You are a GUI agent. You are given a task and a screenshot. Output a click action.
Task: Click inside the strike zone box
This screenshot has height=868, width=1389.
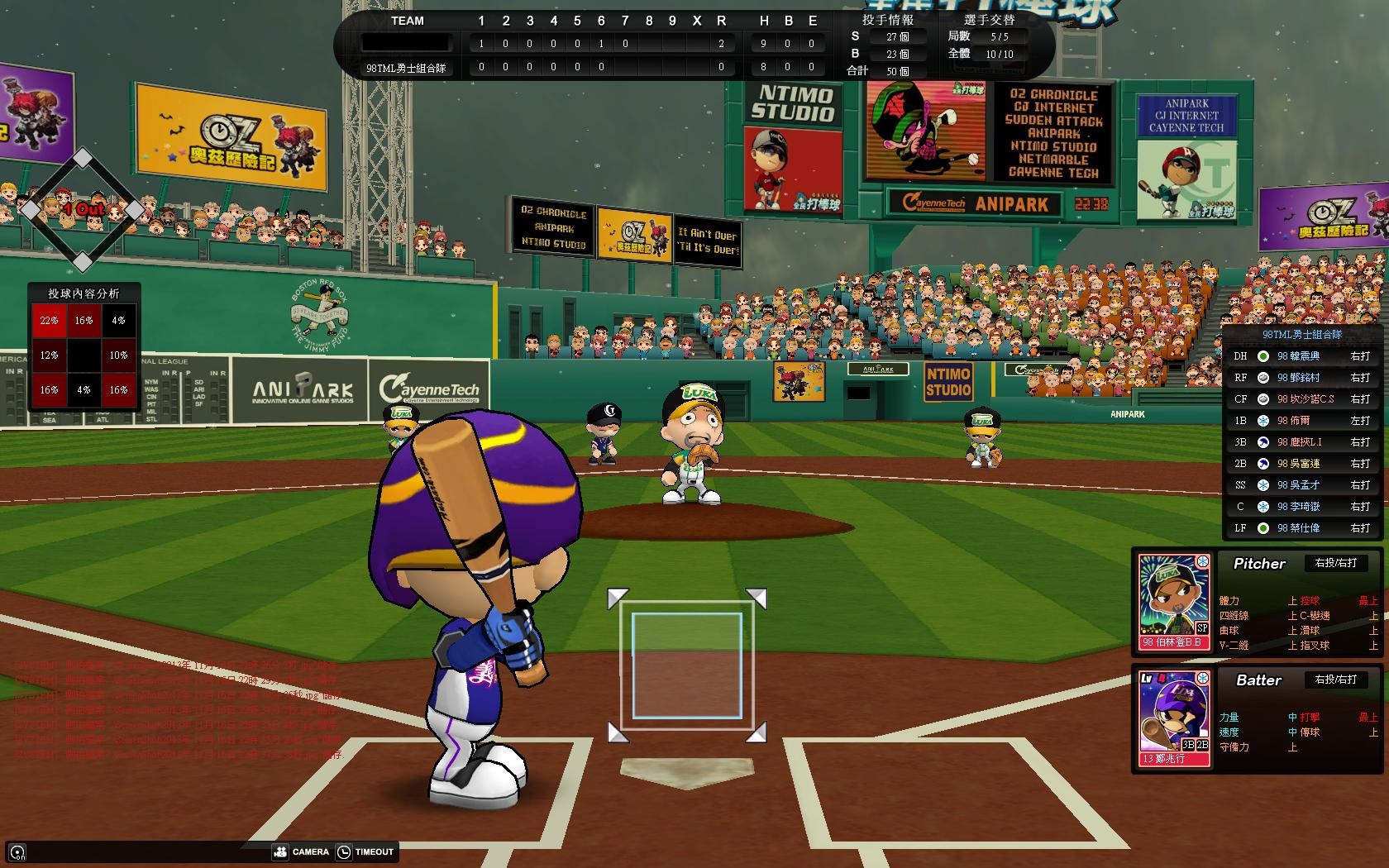[687, 665]
